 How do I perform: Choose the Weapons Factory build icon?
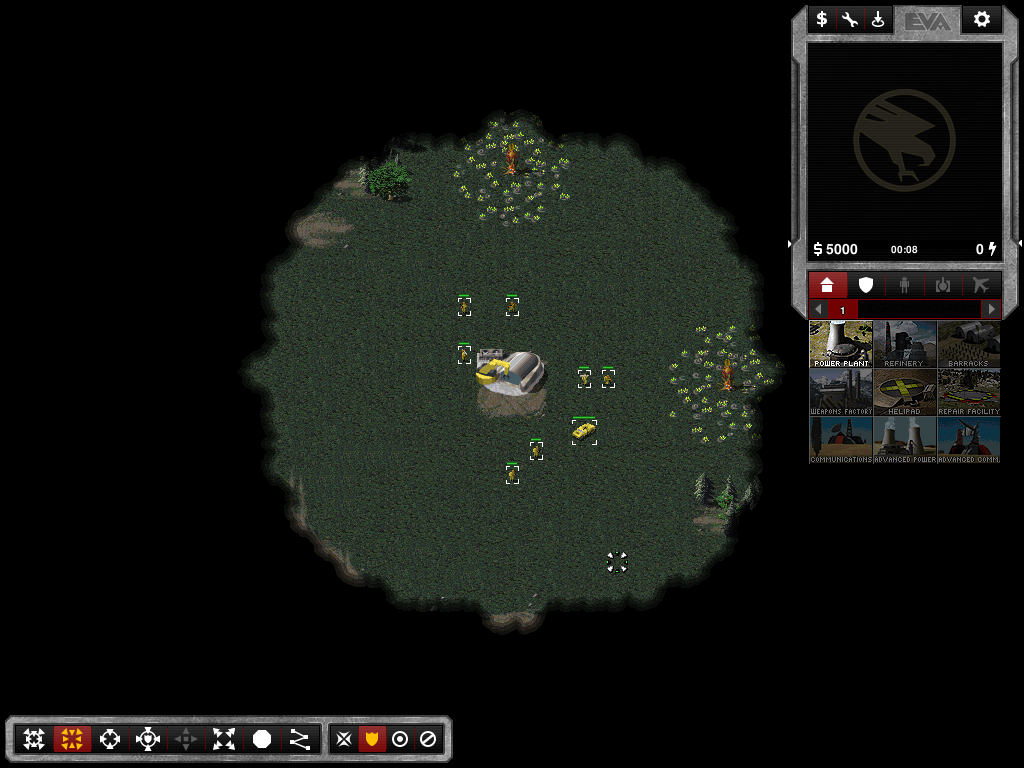[x=840, y=392]
